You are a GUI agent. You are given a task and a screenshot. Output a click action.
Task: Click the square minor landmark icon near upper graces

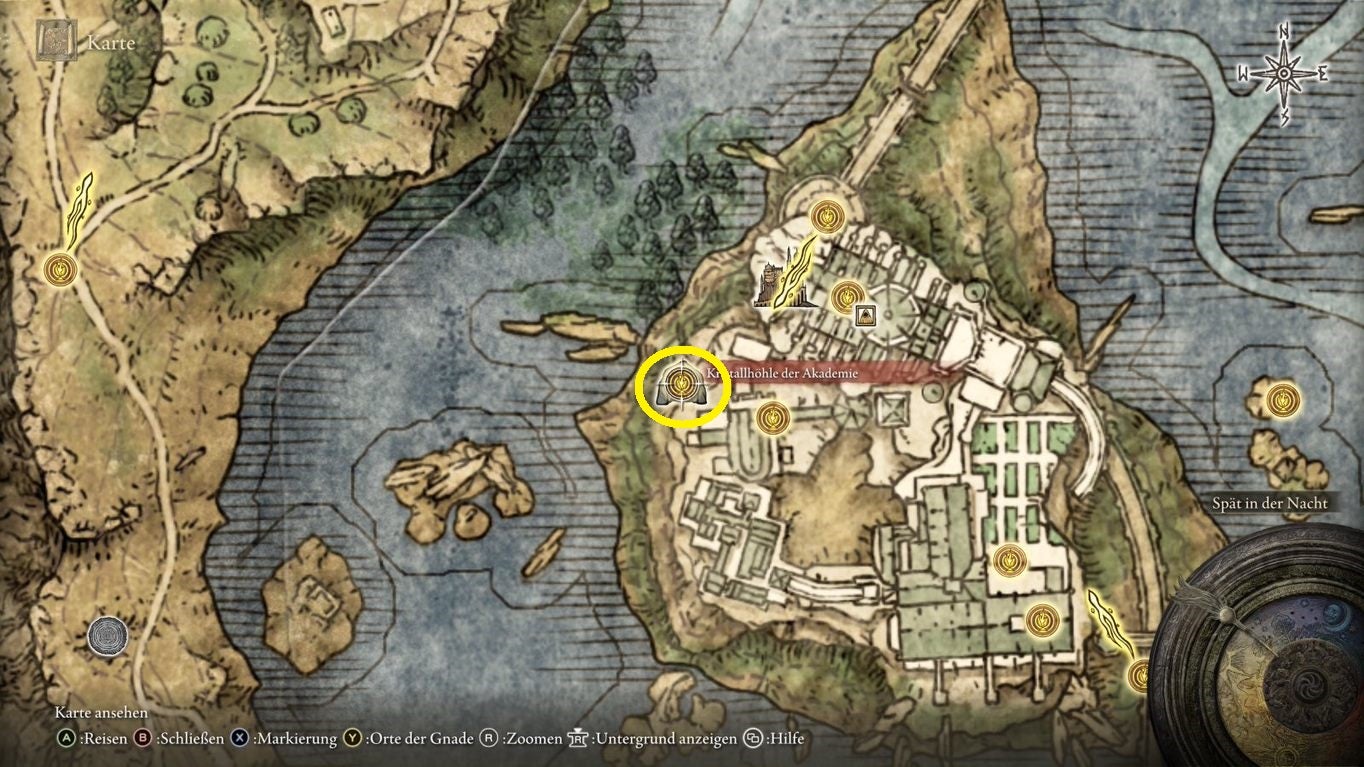click(x=866, y=313)
